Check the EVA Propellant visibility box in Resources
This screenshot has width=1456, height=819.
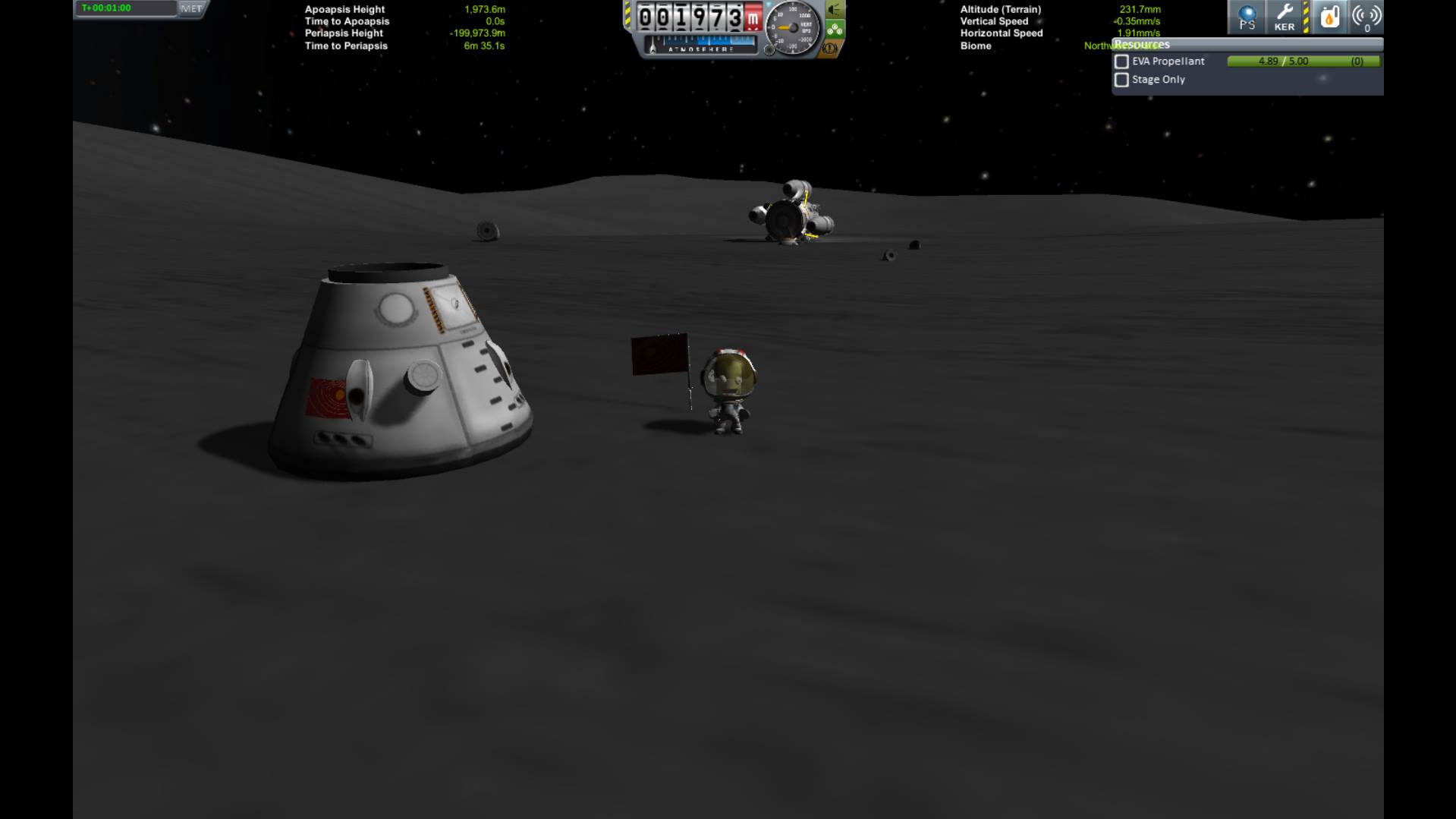tap(1121, 61)
